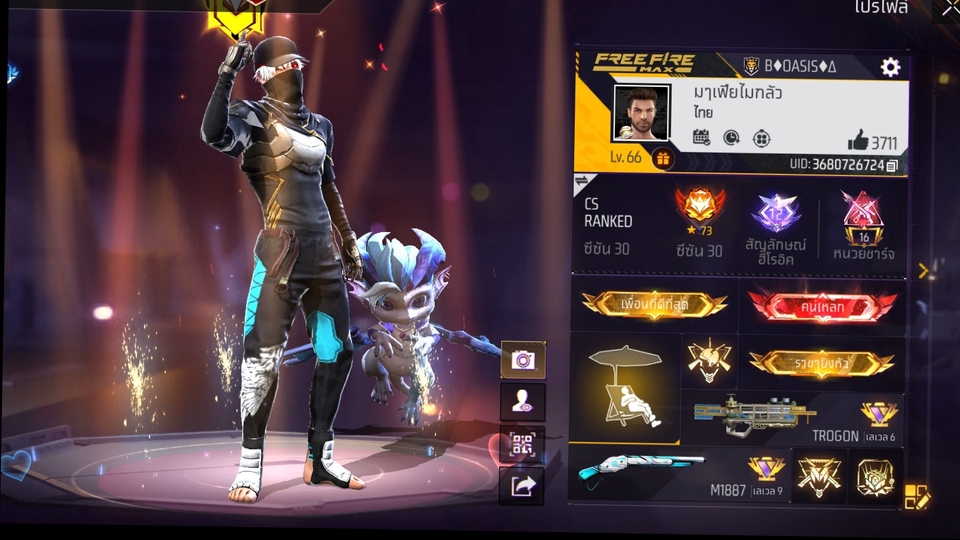Copy the player UID

coord(892,164)
